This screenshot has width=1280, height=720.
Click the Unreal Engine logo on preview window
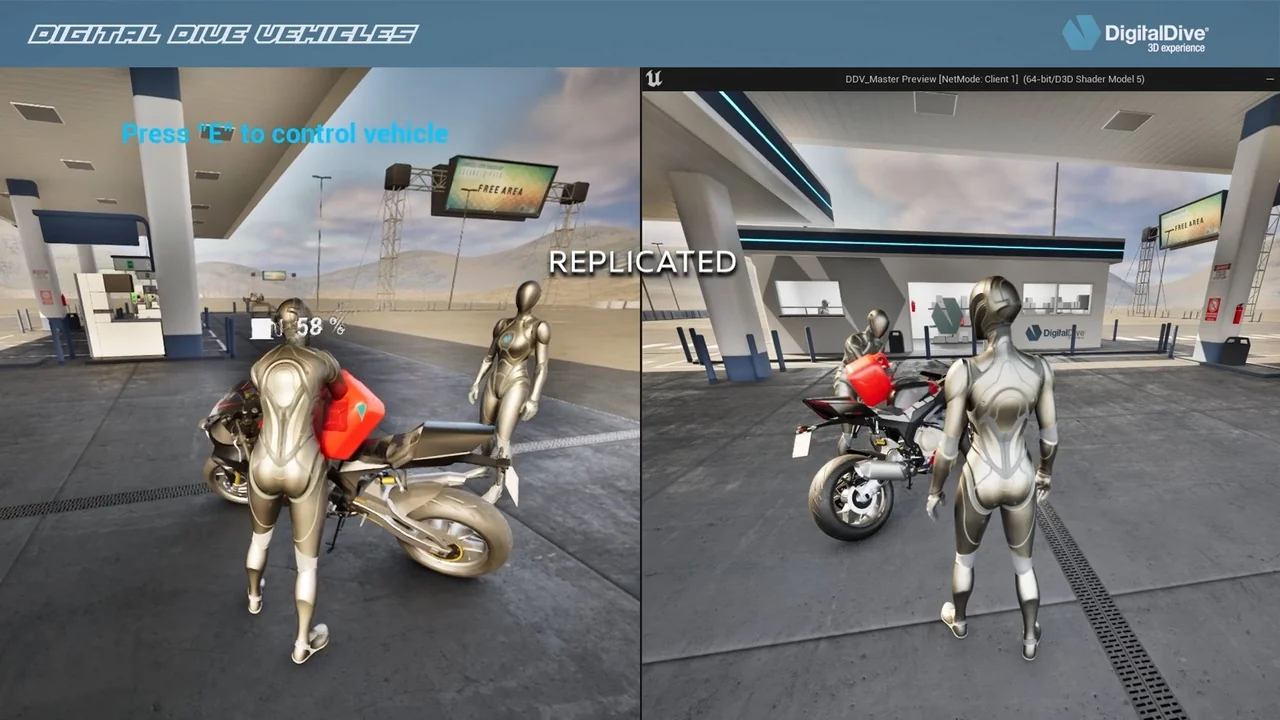click(655, 79)
